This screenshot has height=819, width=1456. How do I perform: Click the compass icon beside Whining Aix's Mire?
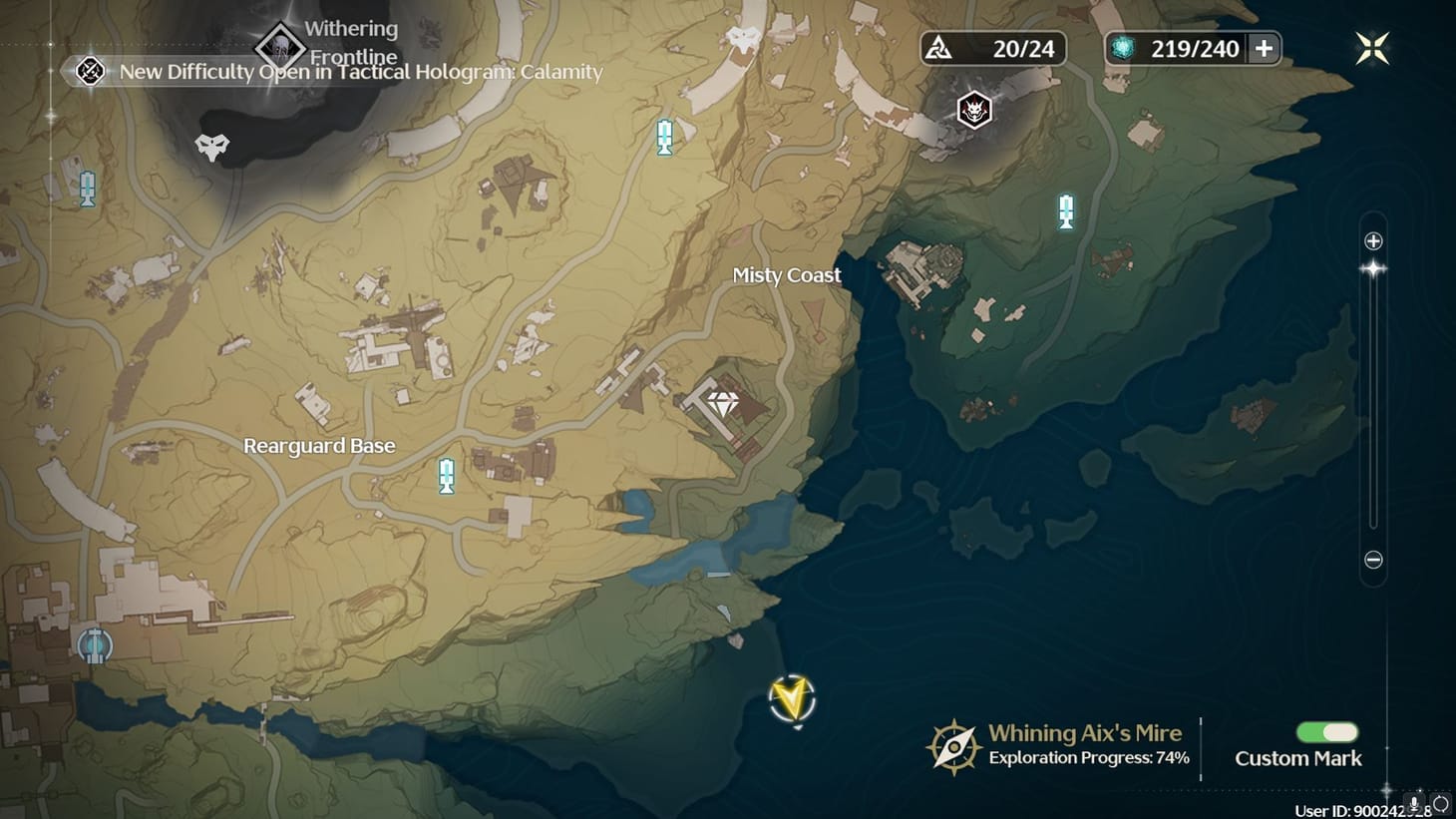[x=953, y=744]
